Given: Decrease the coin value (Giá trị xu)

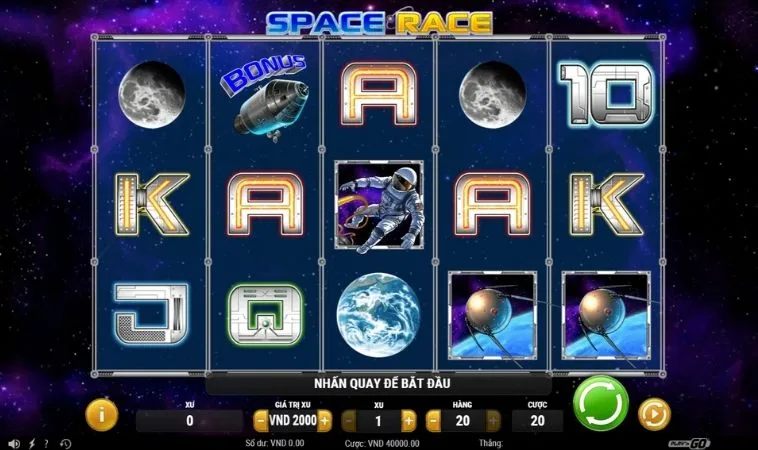Looking at the screenshot, I should (260, 421).
